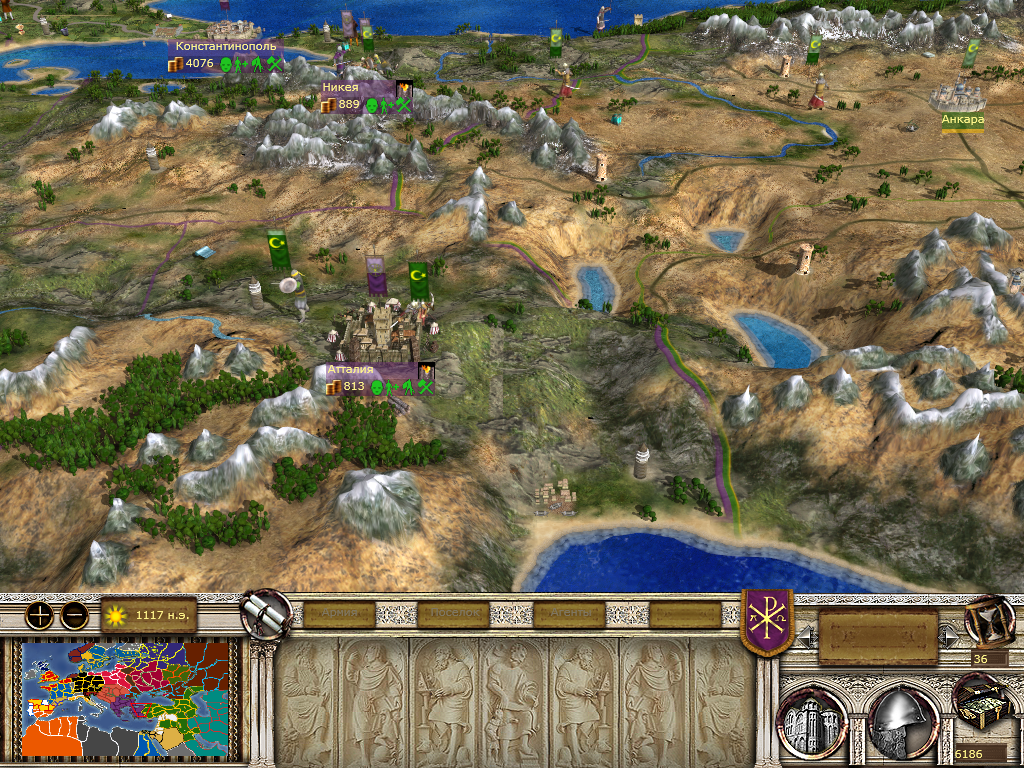Open finances via the treasure chest icon
1024x768 pixels.
(x=979, y=704)
